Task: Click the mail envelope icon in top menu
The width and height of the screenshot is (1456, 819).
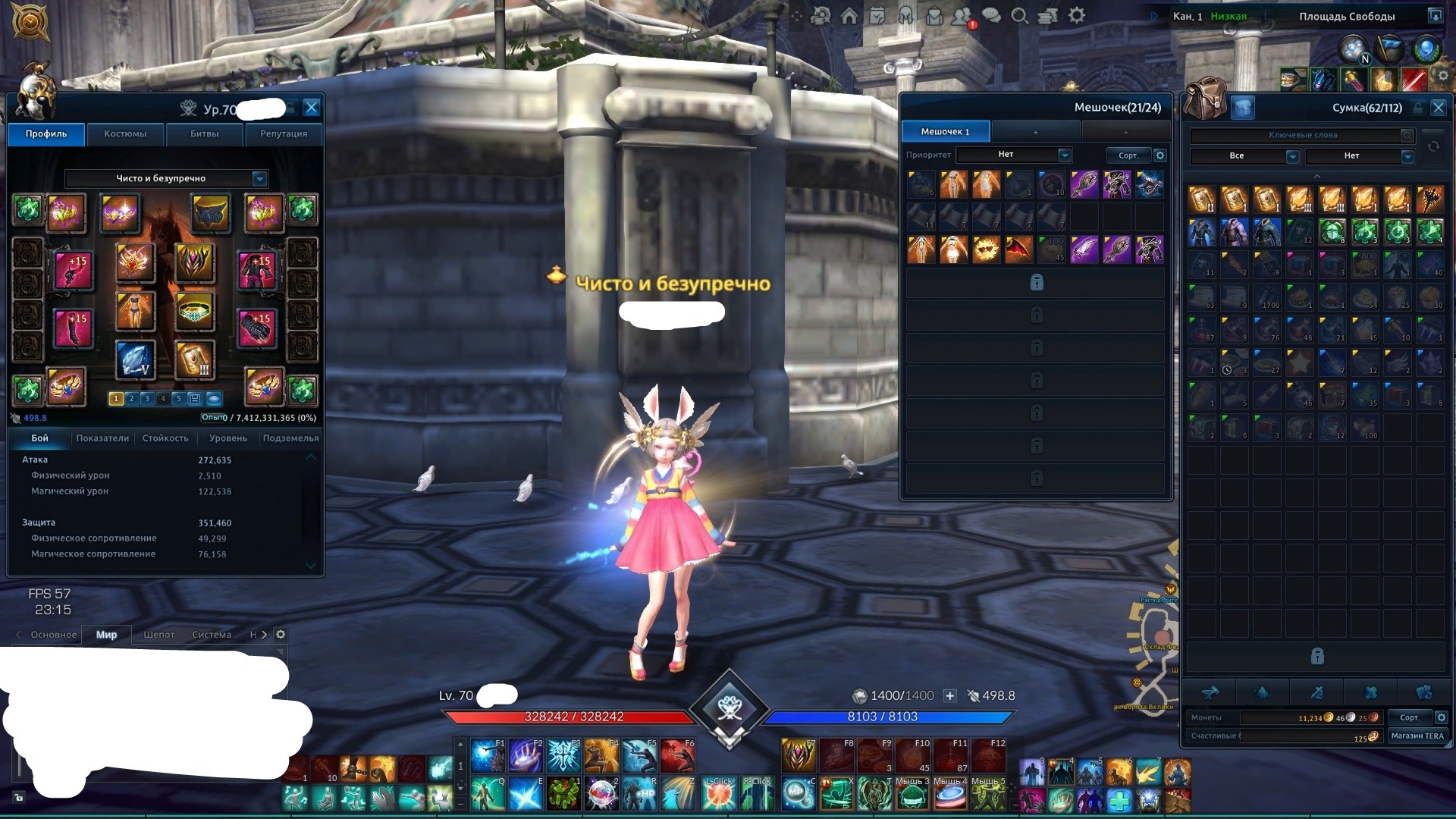Action: 934,16
